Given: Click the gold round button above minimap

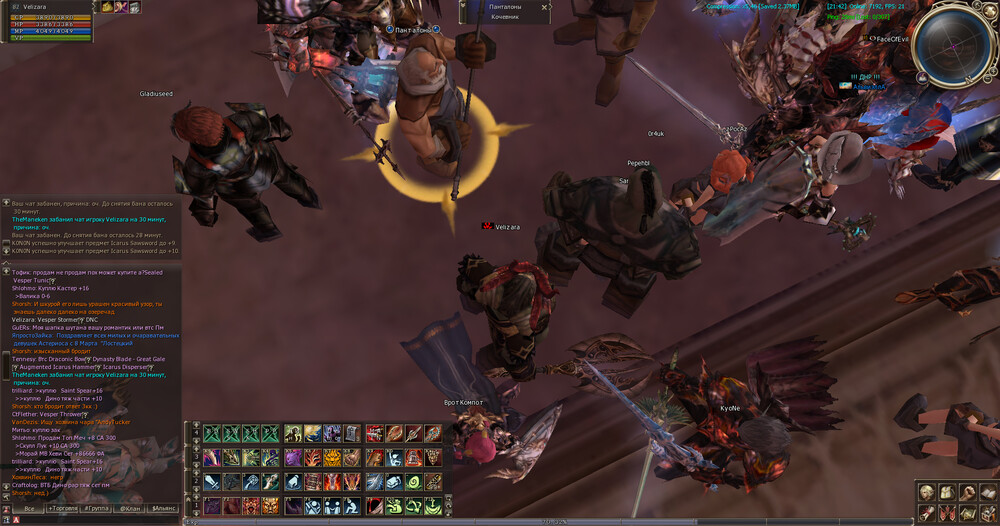Looking at the screenshot, I should [989, 8].
